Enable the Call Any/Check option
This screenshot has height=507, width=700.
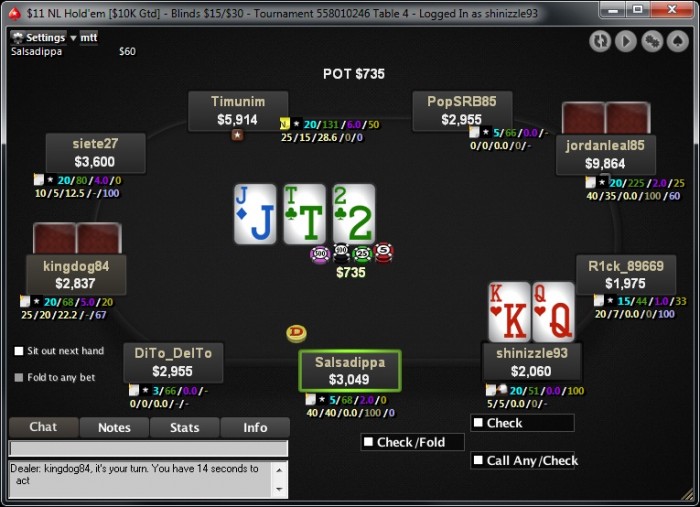(x=478, y=461)
